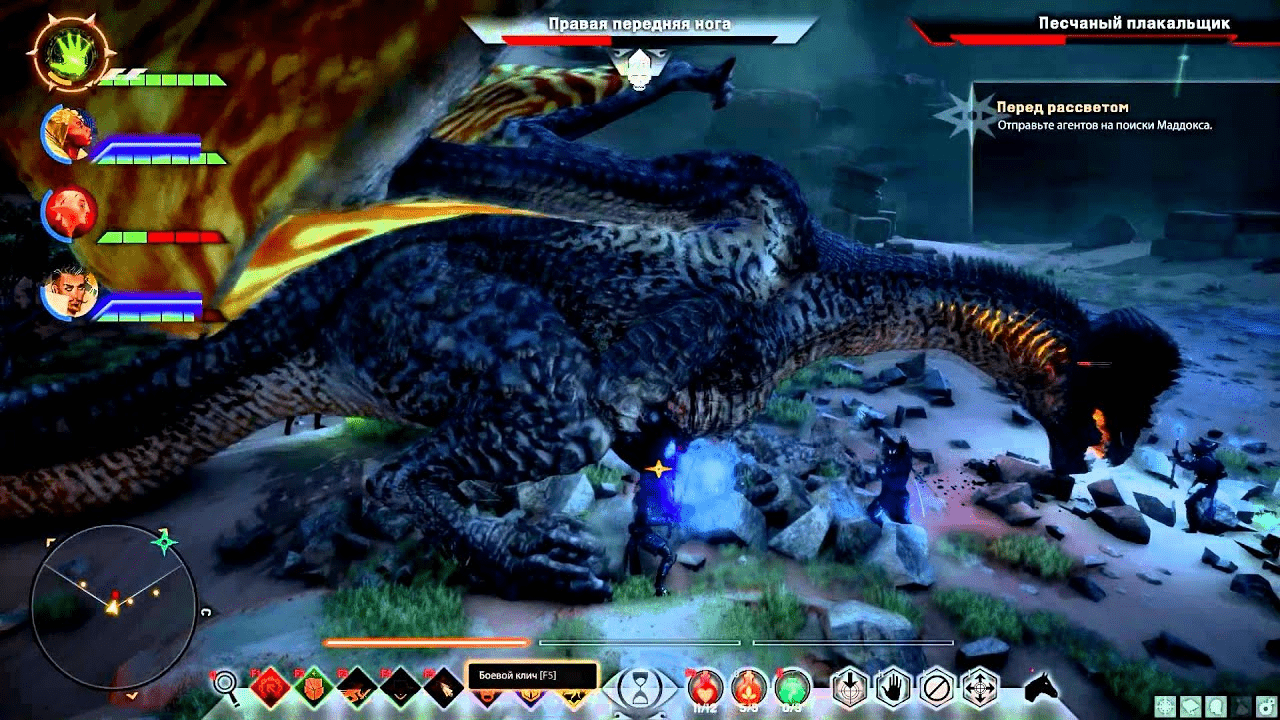Select the crossed-circle disengage command
The width and height of the screenshot is (1280, 720).
pos(936,688)
